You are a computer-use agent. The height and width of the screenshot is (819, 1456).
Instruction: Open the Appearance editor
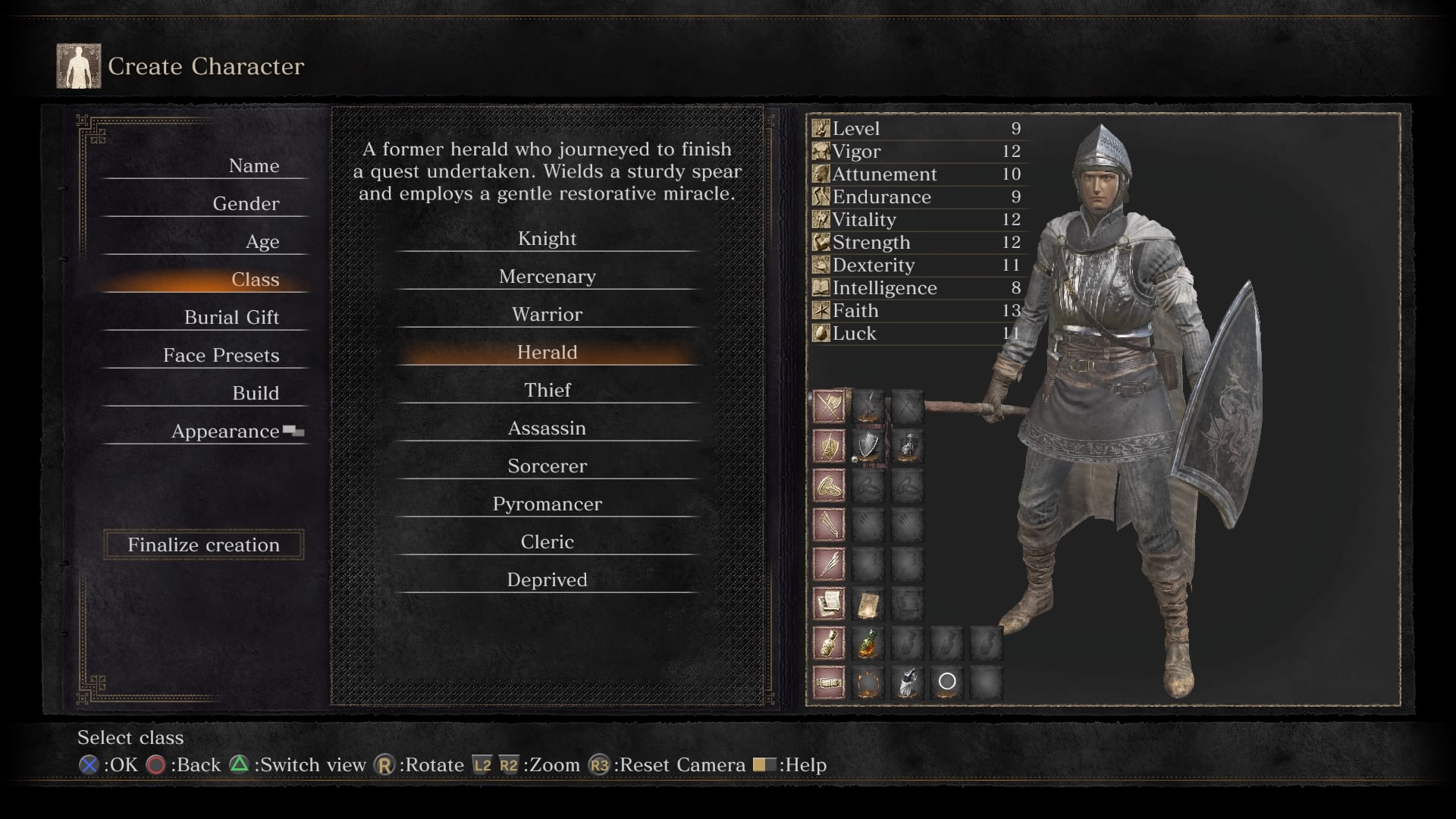[x=225, y=431]
